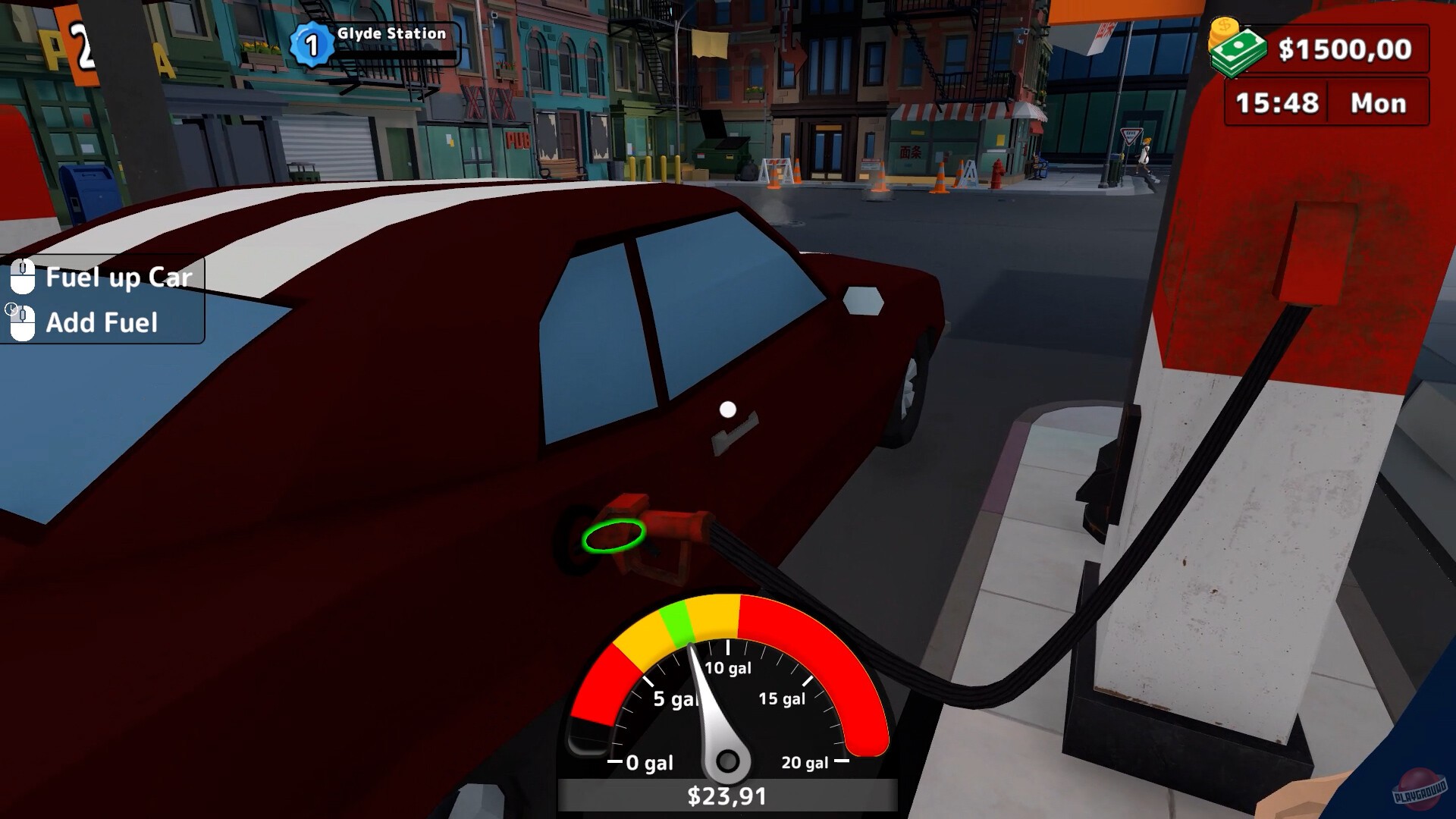Click the 20 gal mark on the gauge
The image size is (1456, 819).
pos(806,763)
